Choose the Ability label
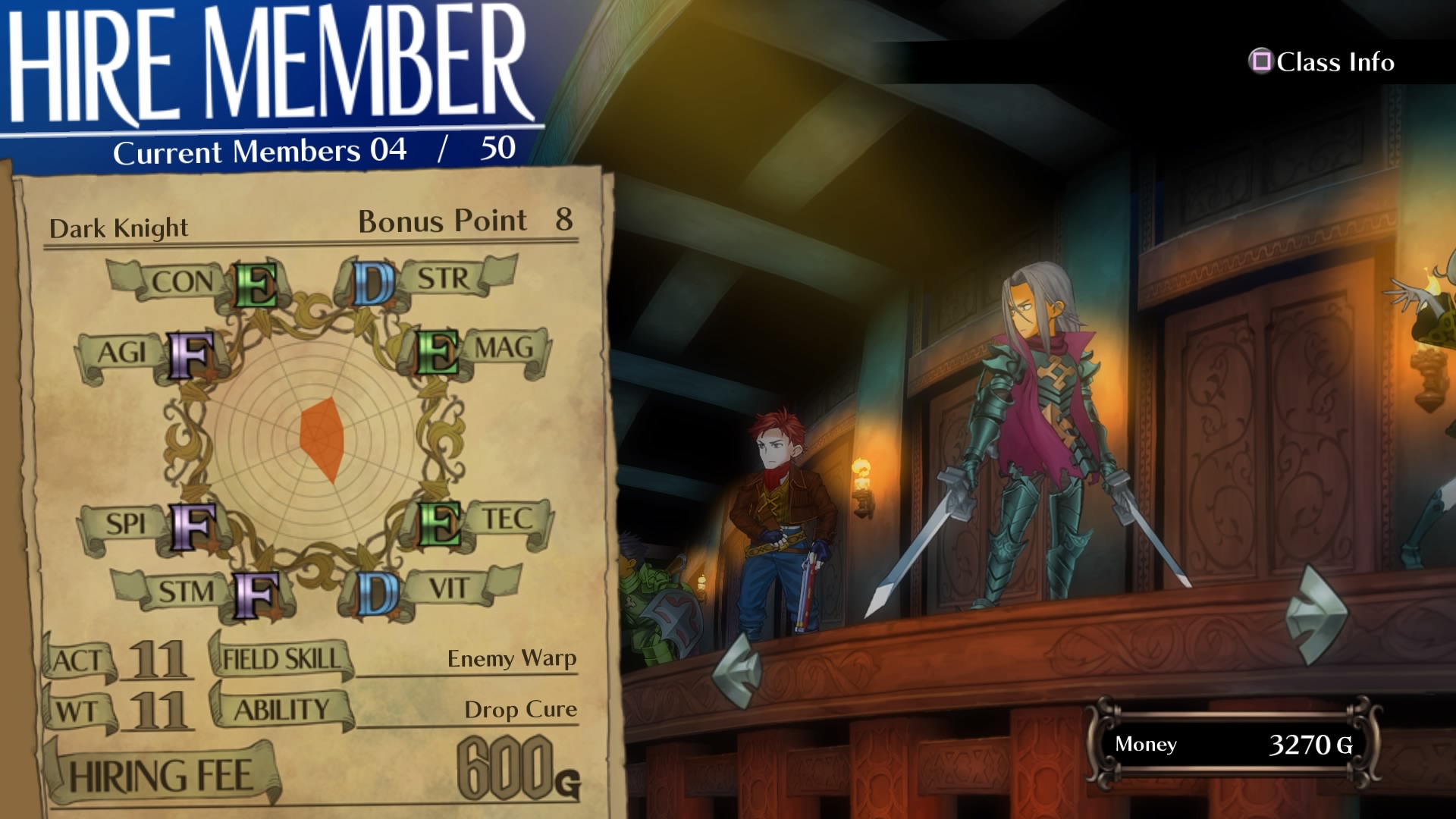The image size is (1456, 819). (x=281, y=710)
